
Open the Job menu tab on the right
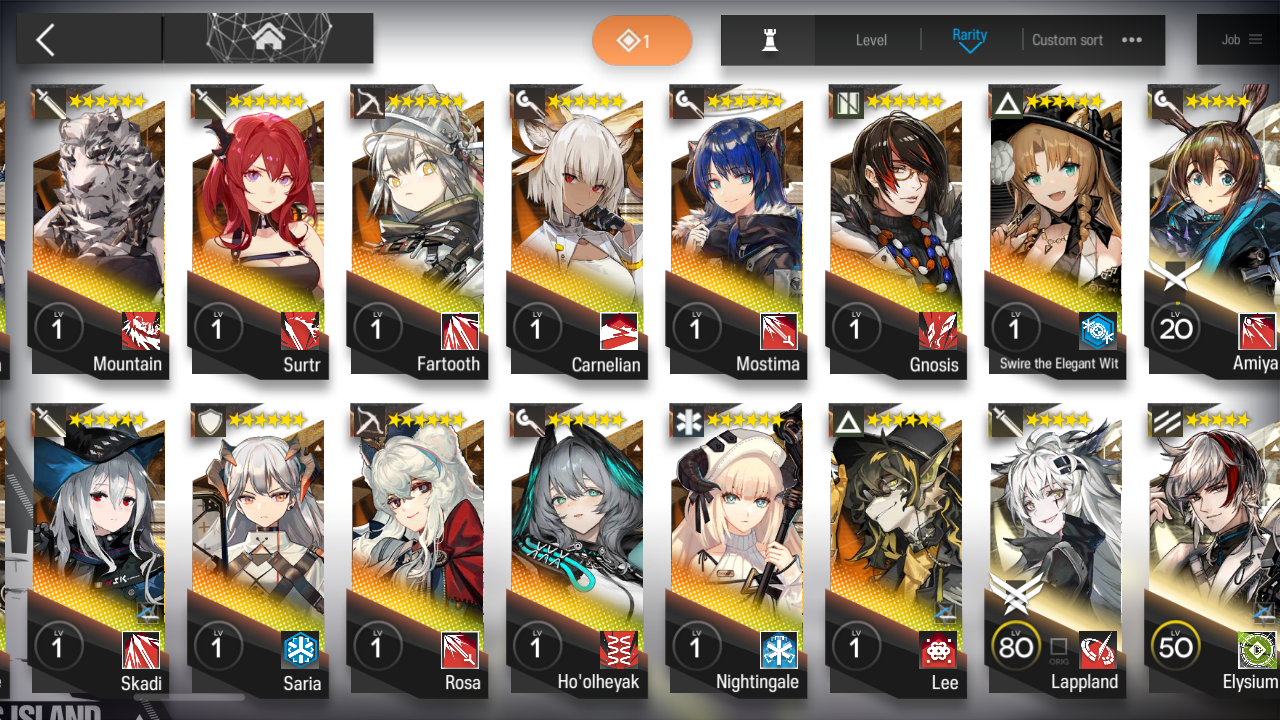click(x=1240, y=39)
